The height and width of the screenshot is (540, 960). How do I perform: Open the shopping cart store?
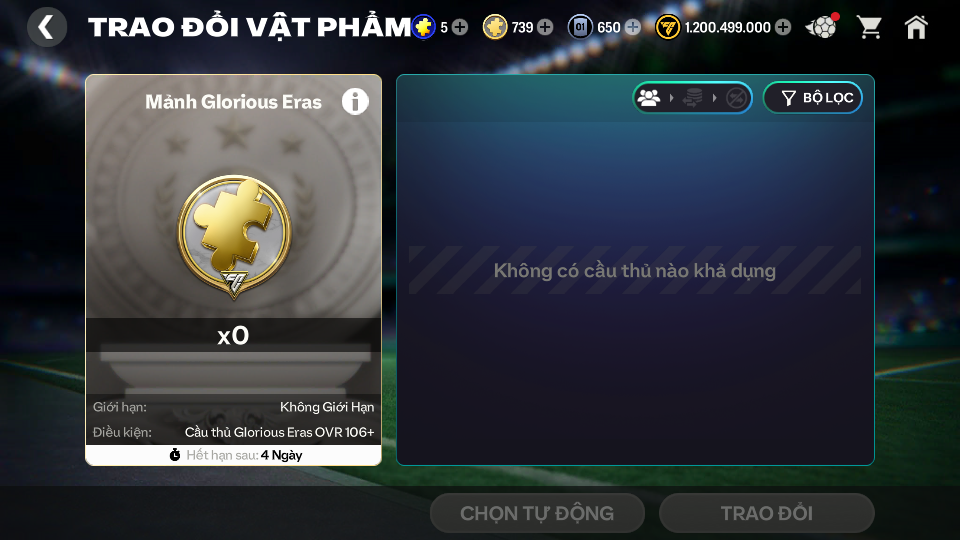pos(870,27)
